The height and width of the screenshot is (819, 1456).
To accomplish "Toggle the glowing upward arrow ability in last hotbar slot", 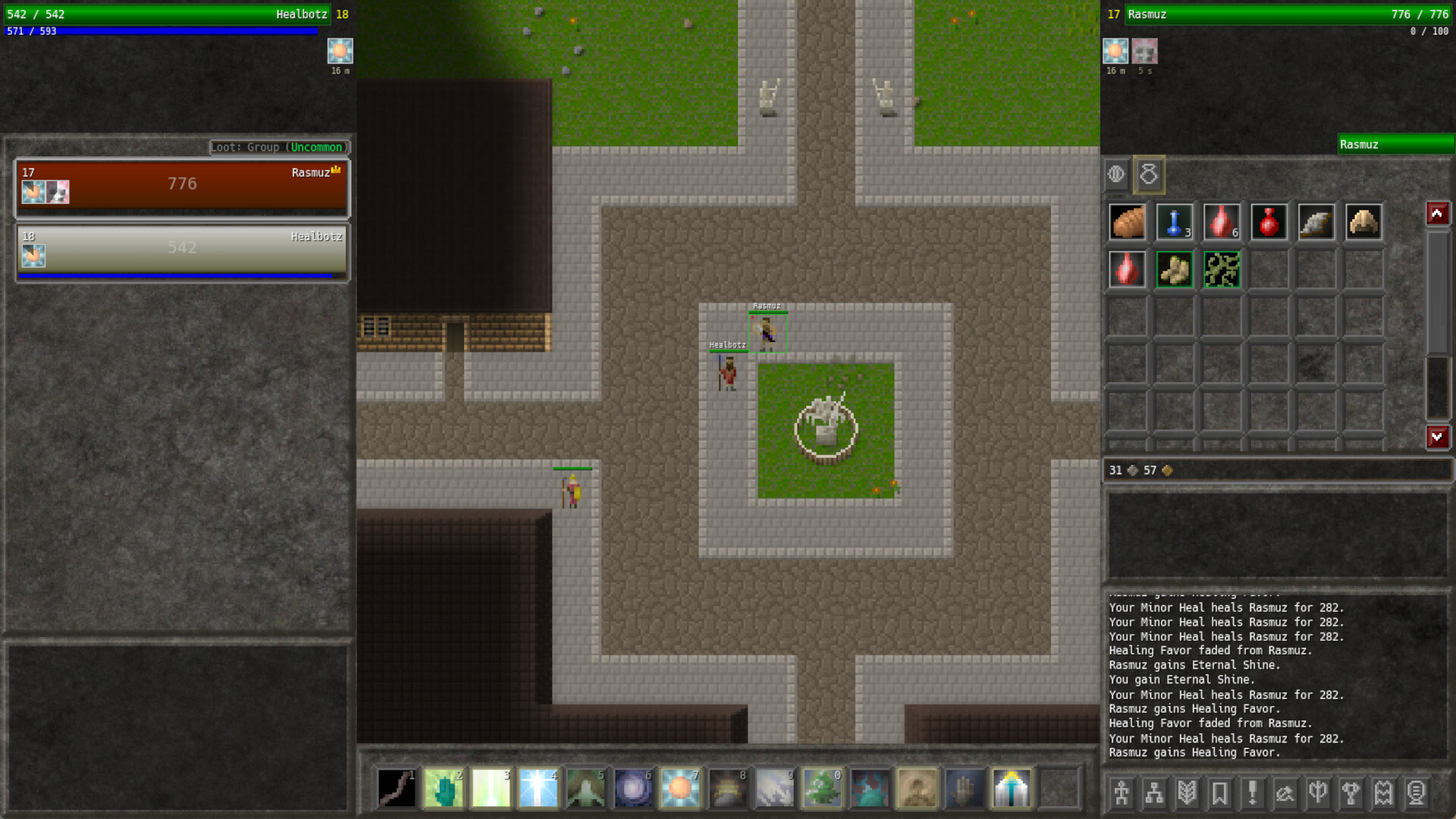I will 1012,787.
